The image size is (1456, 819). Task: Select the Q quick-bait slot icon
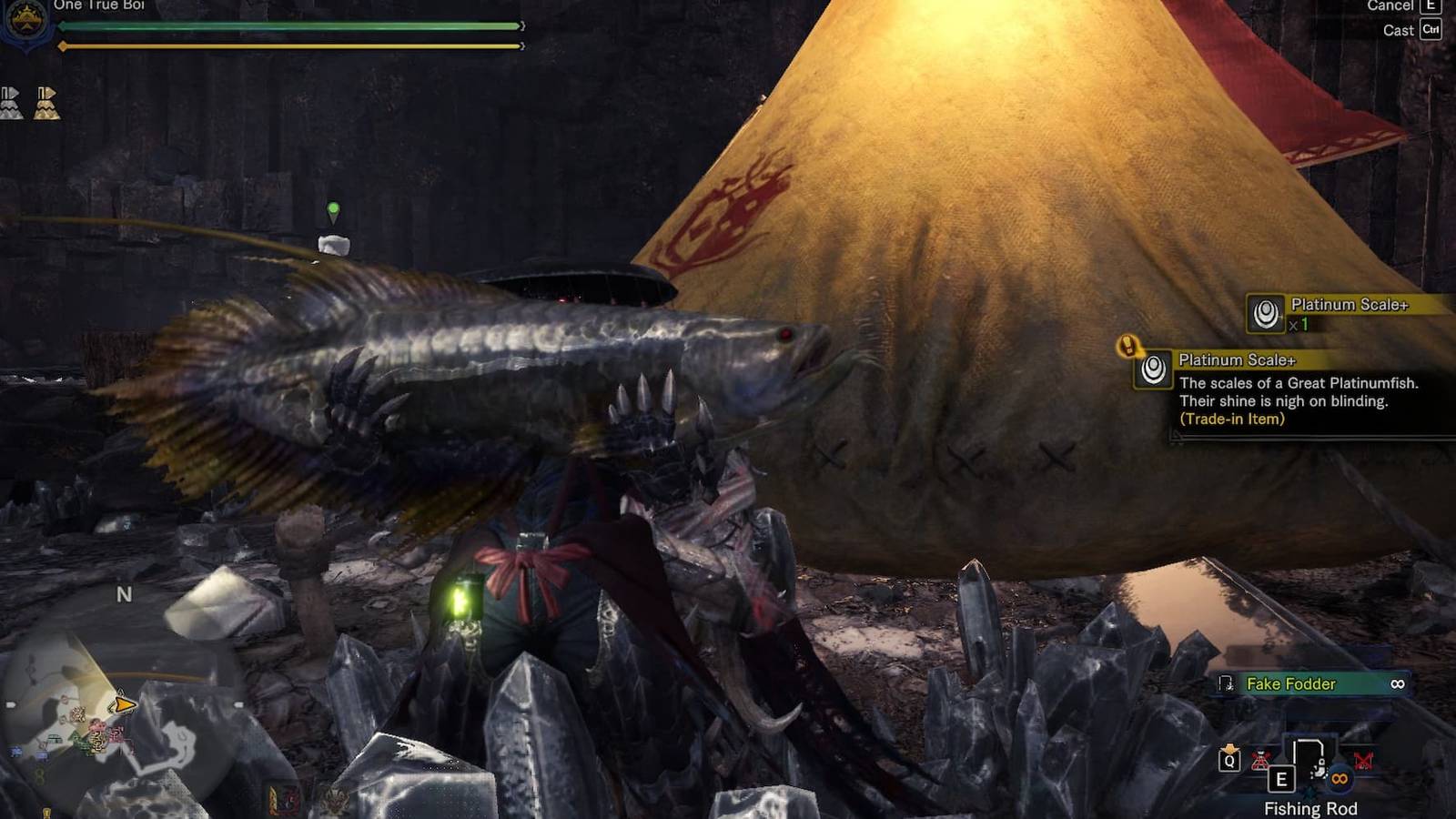1229,761
